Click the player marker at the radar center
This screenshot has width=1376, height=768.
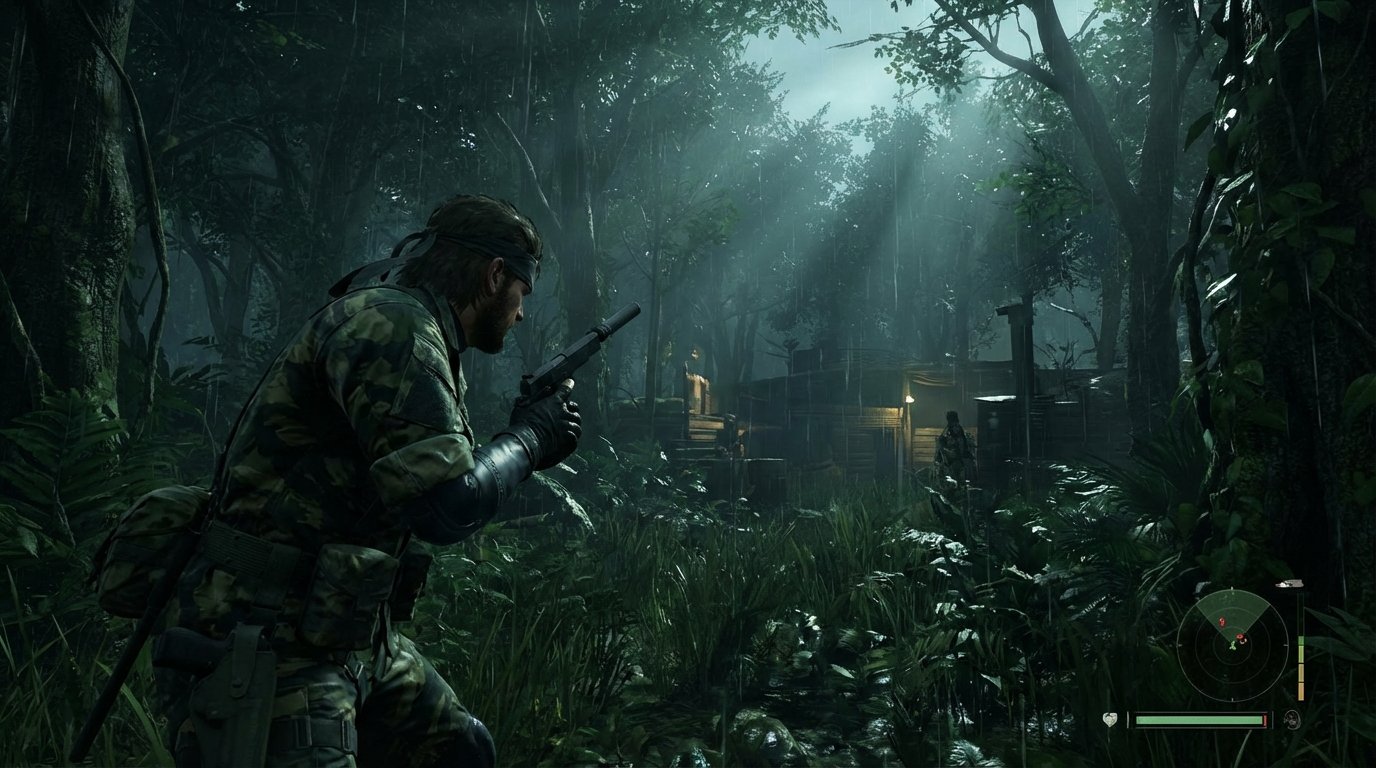(1233, 644)
